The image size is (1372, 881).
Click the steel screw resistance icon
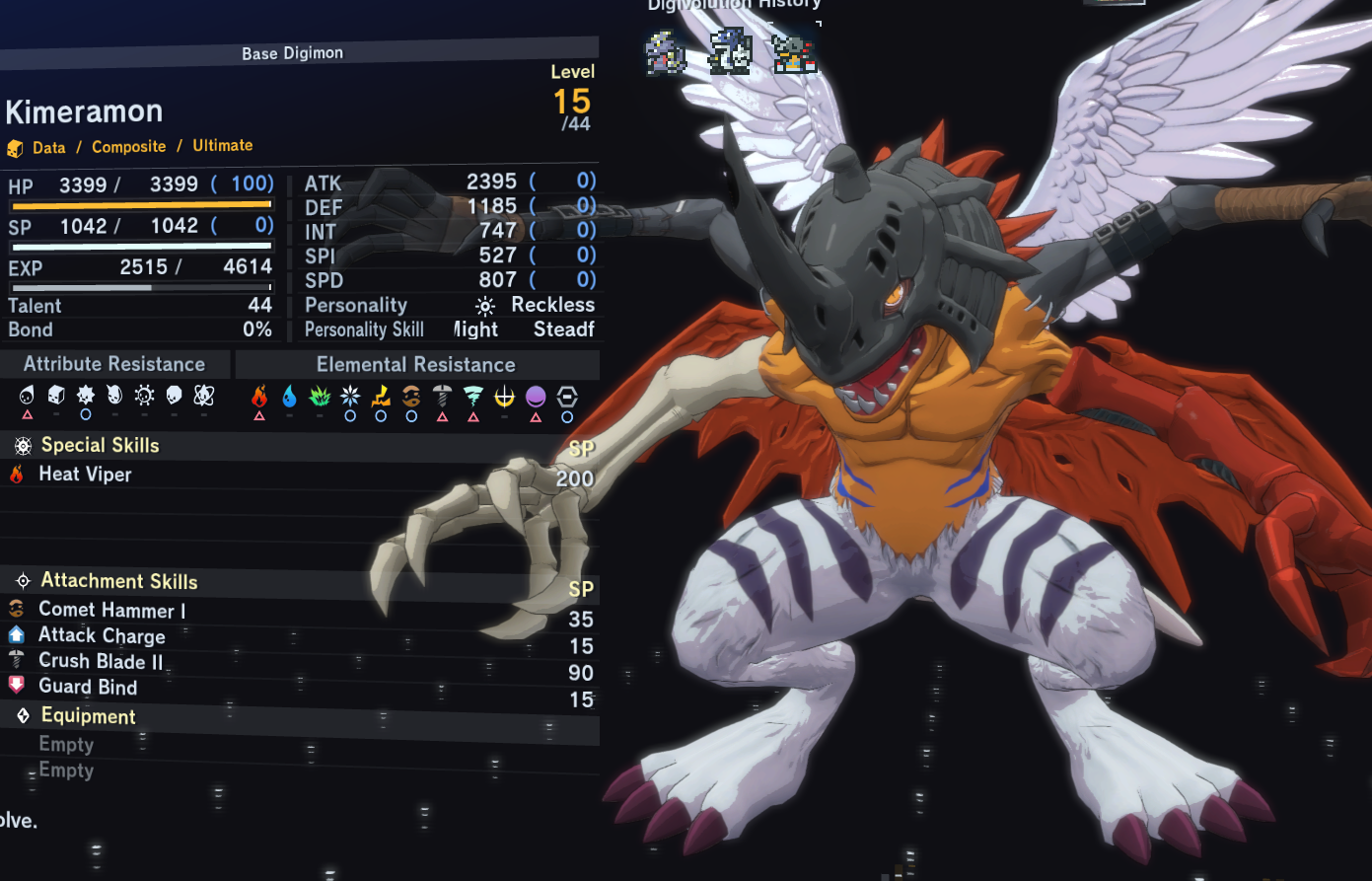click(x=442, y=397)
